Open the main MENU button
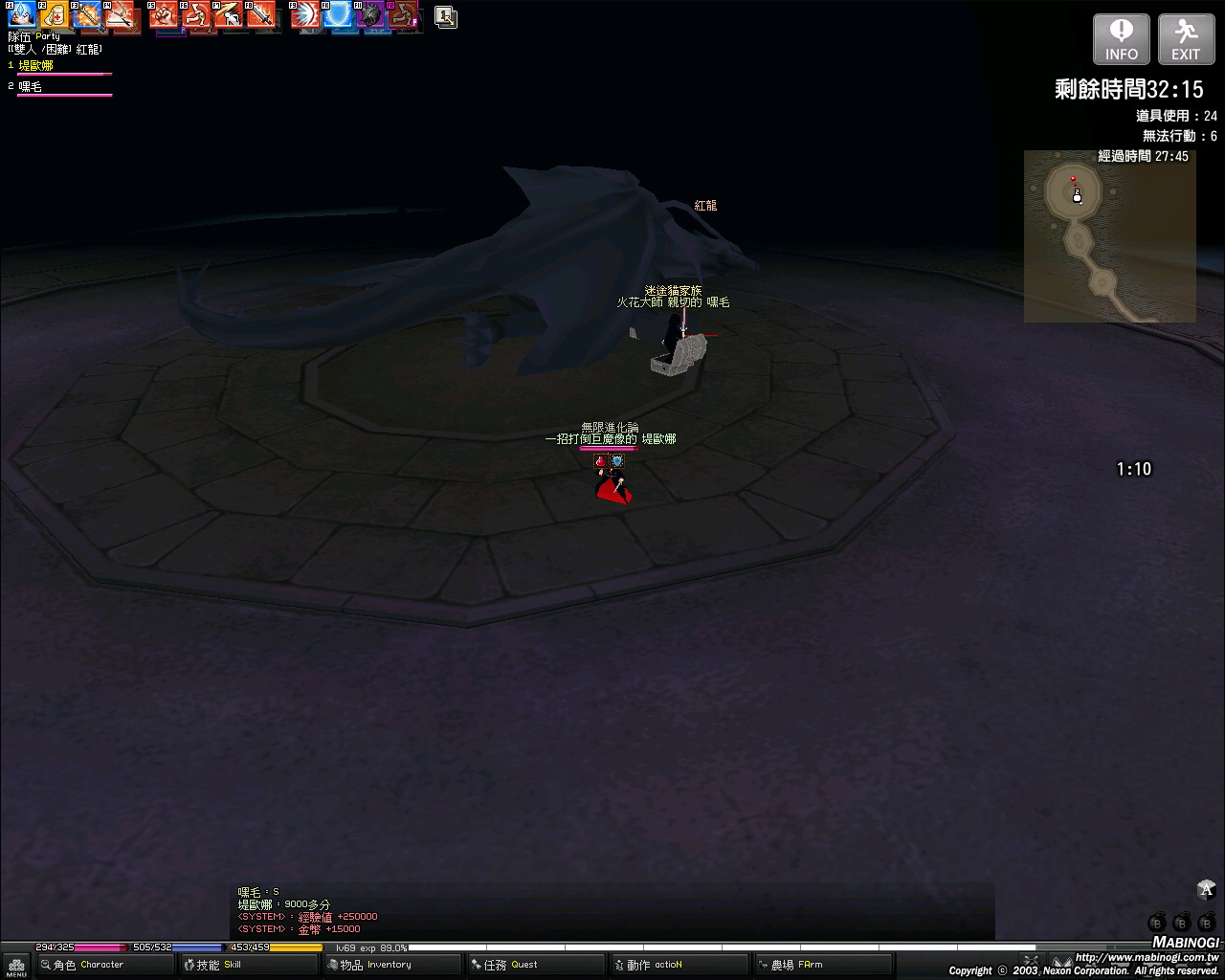The image size is (1225, 980). 16,967
